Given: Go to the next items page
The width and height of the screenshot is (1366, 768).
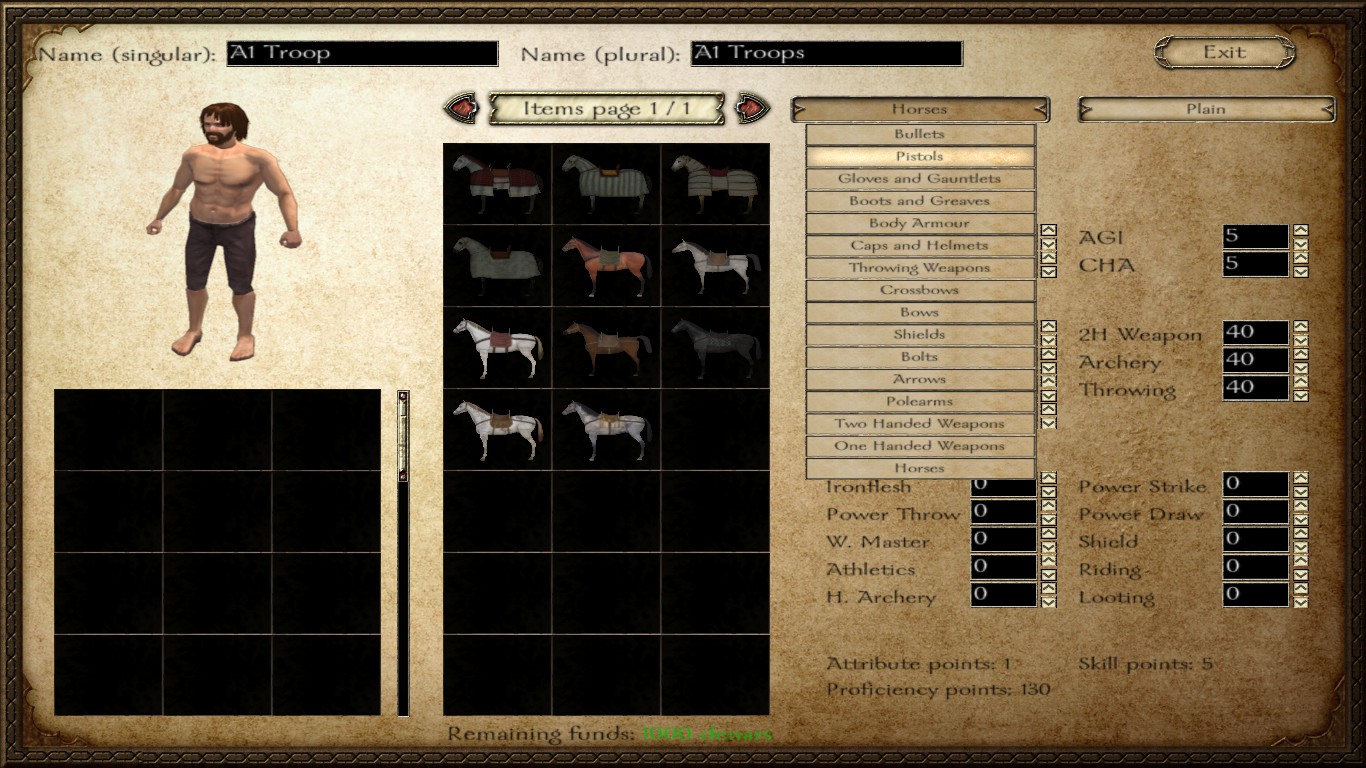Looking at the screenshot, I should 752,108.
